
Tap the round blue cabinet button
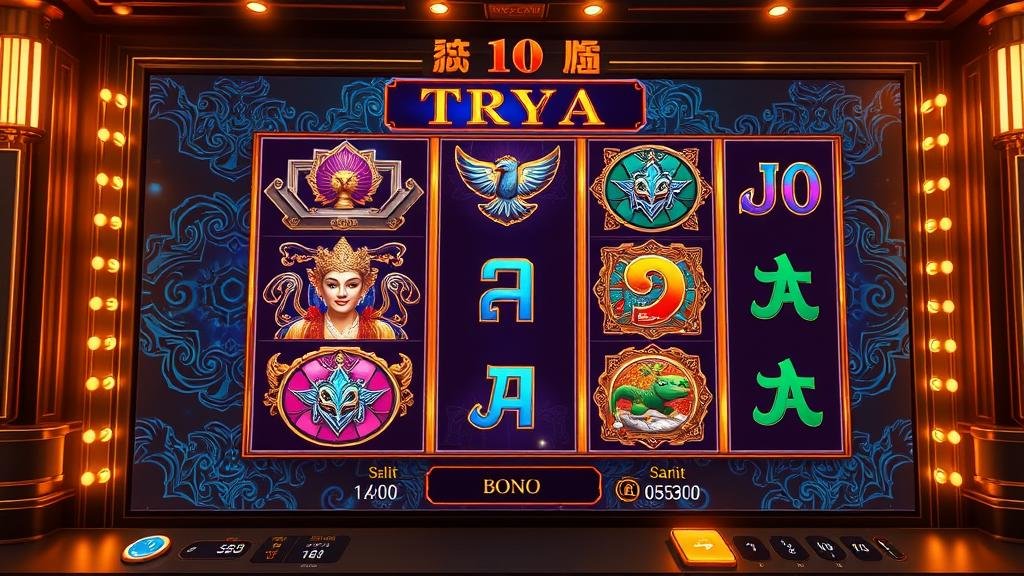[146, 547]
